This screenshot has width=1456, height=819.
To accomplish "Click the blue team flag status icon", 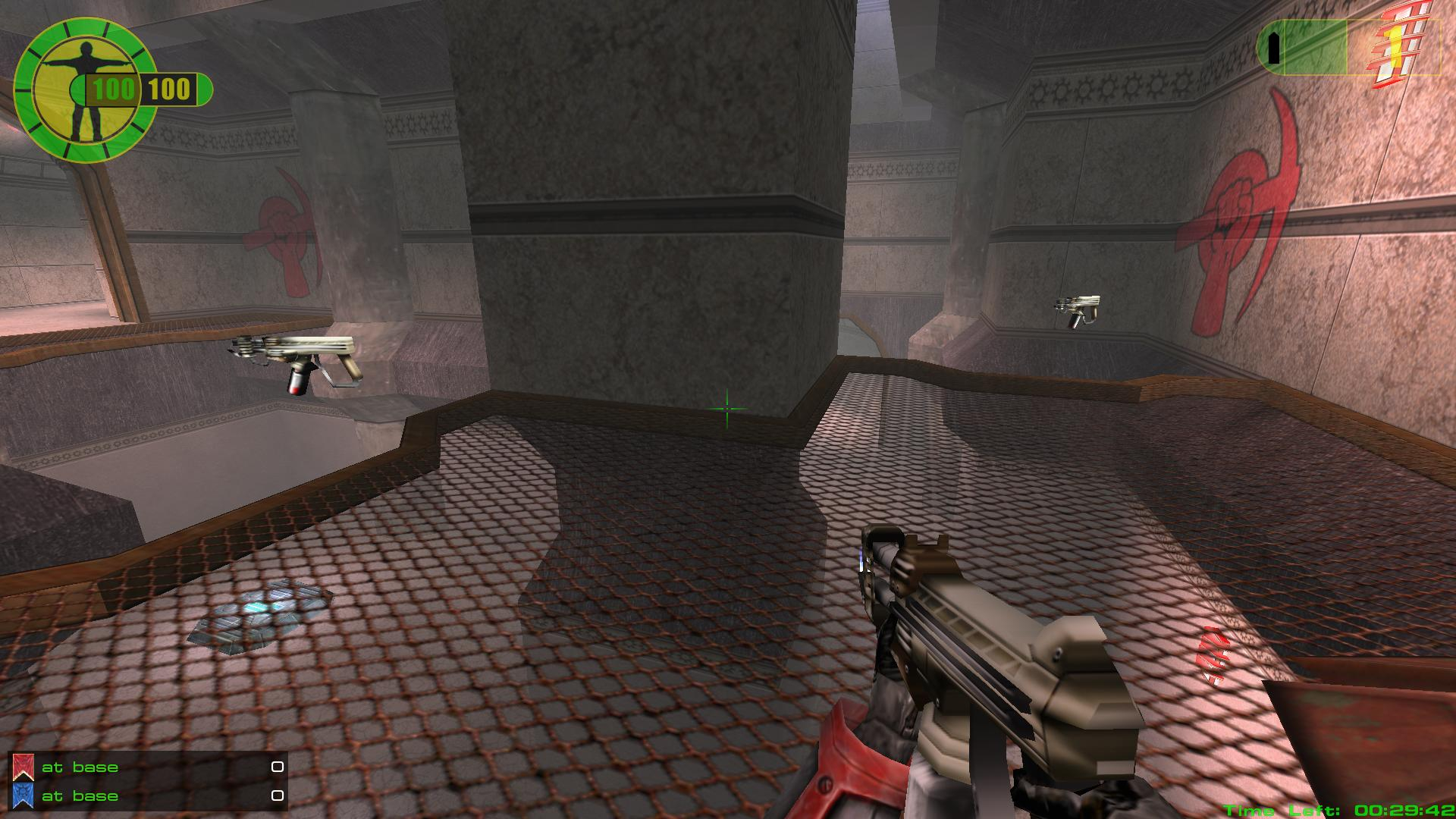I will [x=23, y=796].
